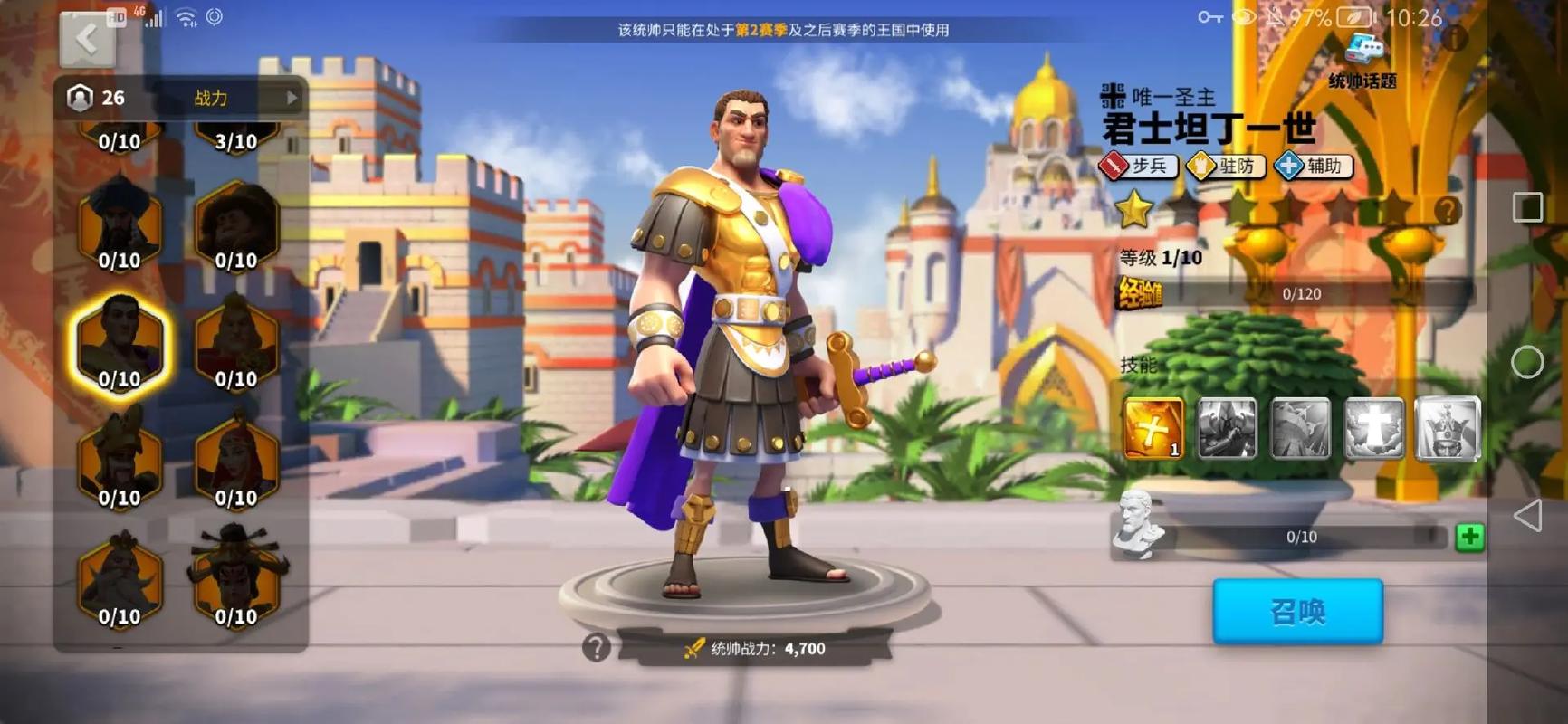Viewport: 1568px width, 724px height.
Task: Tap the fifth expertise skill icon
Action: tap(1447, 426)
